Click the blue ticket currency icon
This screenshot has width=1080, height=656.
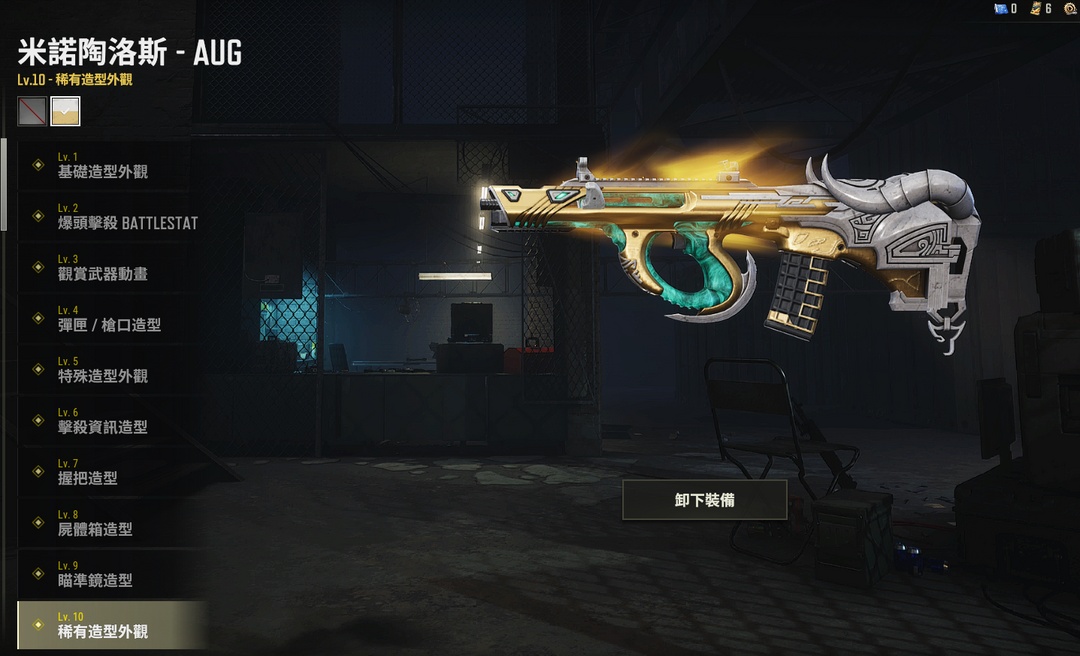pyautogui.click(x=999, y=9)
